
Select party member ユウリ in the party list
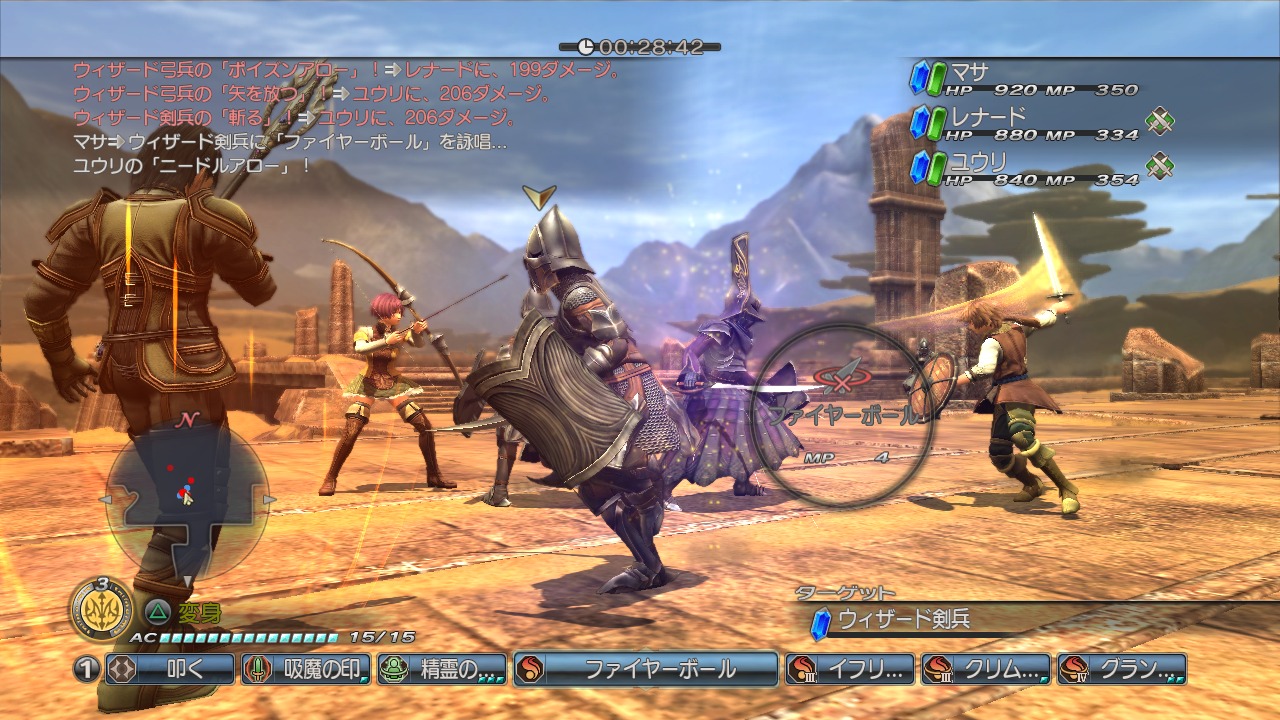[x=1024, y=167]
